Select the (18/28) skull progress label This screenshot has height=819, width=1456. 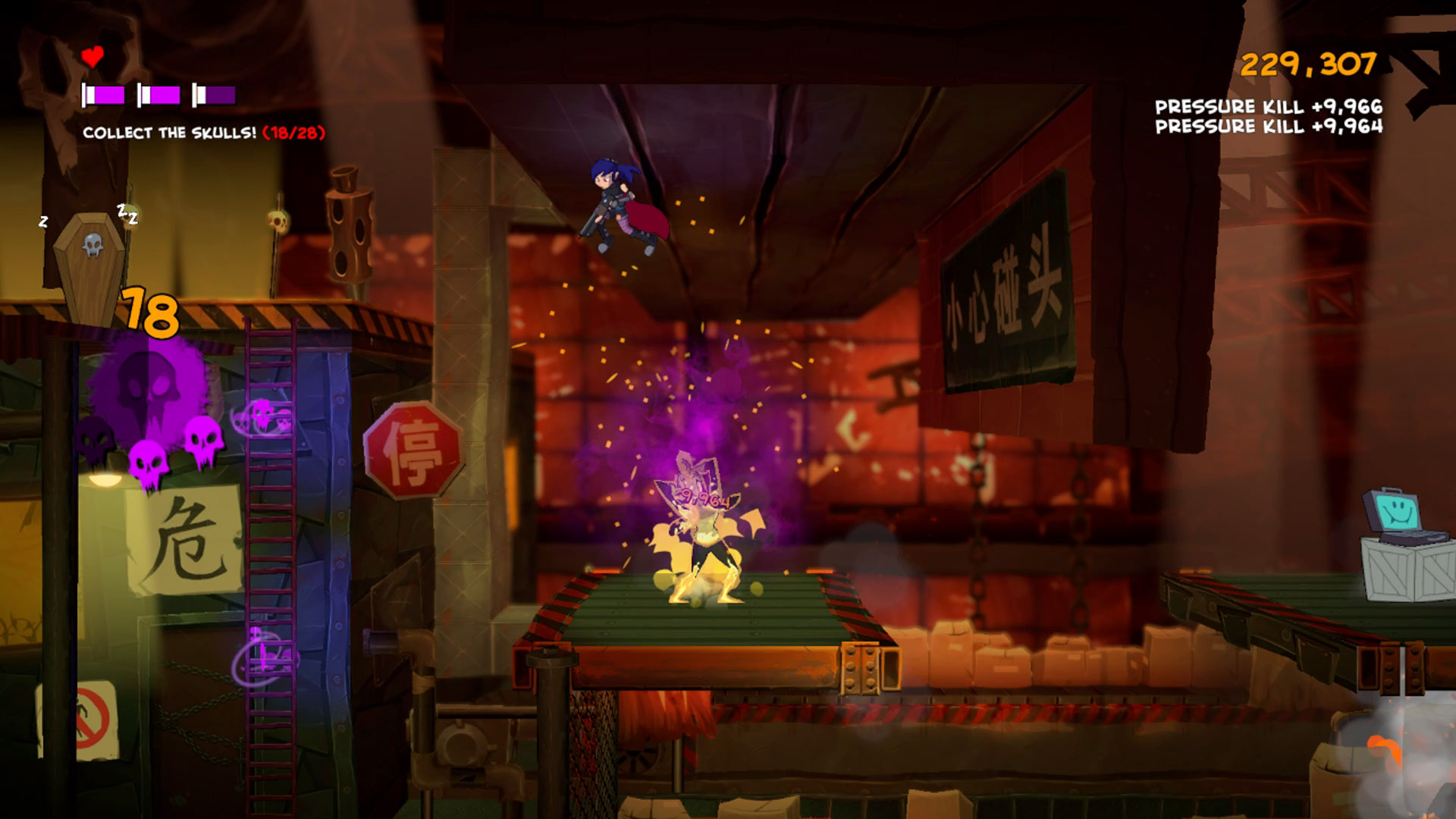[x=294, y=132]
